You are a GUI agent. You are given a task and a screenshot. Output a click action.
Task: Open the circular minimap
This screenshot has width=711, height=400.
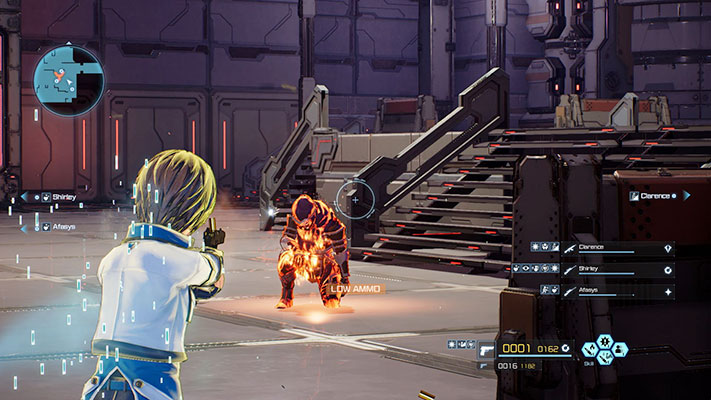pos(68,81)
